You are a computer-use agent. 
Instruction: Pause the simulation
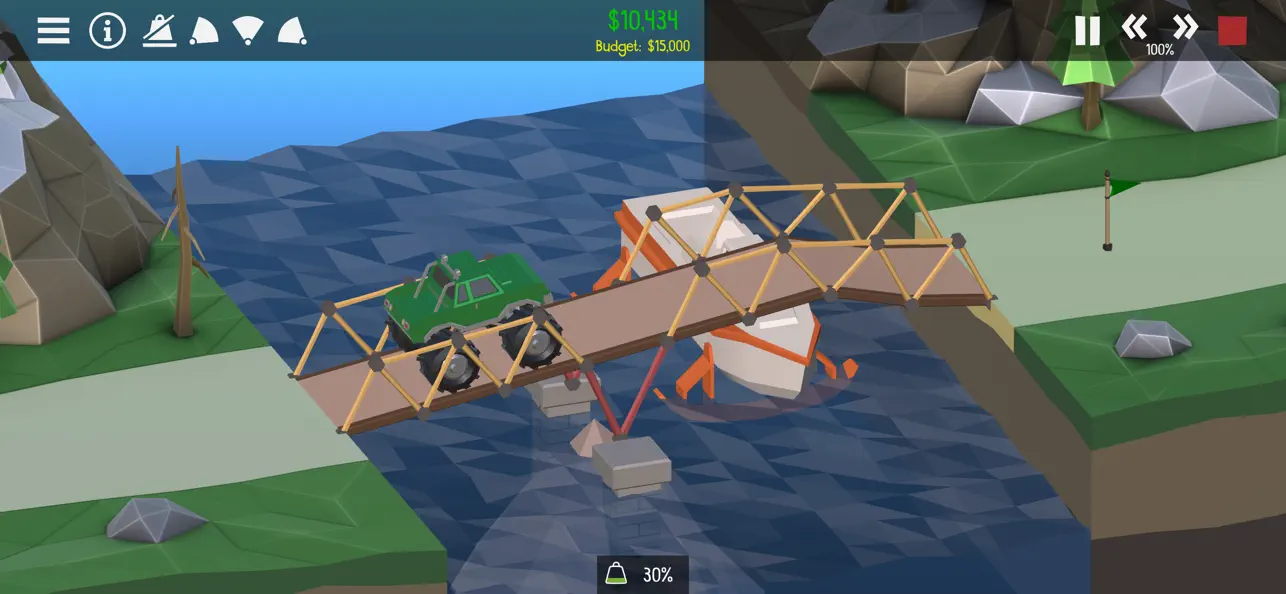[x=1087, y=30]
